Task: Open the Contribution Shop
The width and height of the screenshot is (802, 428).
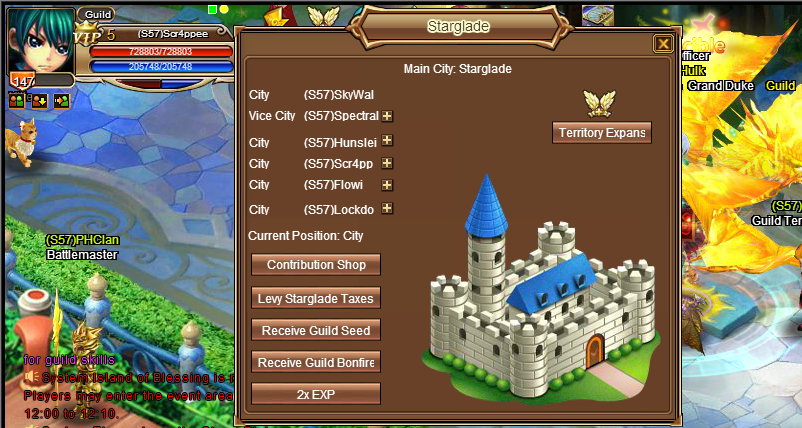Action: pyautogui.click(x=316, y=265)
